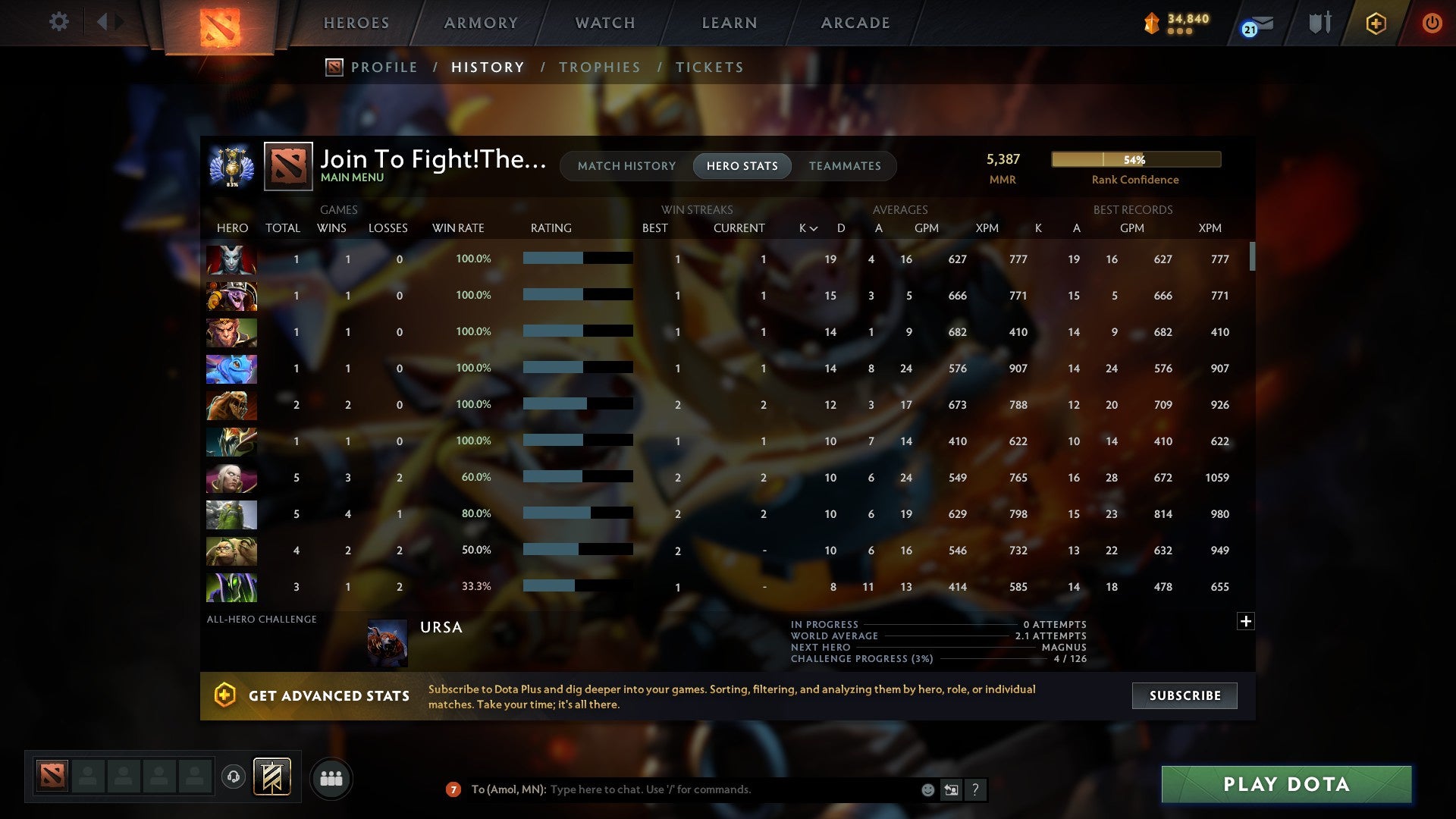Click the shards currency icon
The height and width of the screenshot is (819, 1456).
coord(1151,23)
